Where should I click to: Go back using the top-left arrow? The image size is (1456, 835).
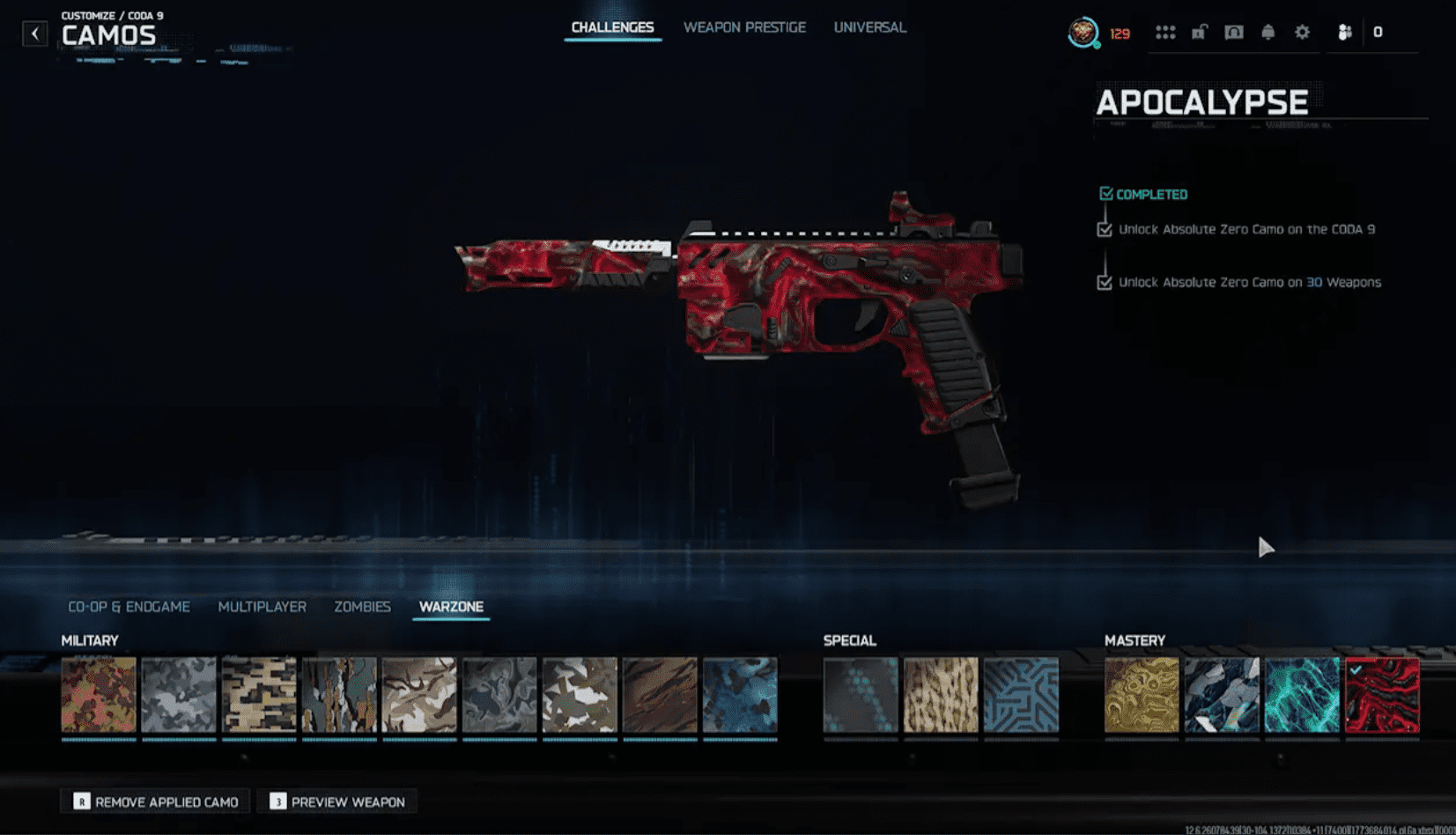[x=35, y=33]
